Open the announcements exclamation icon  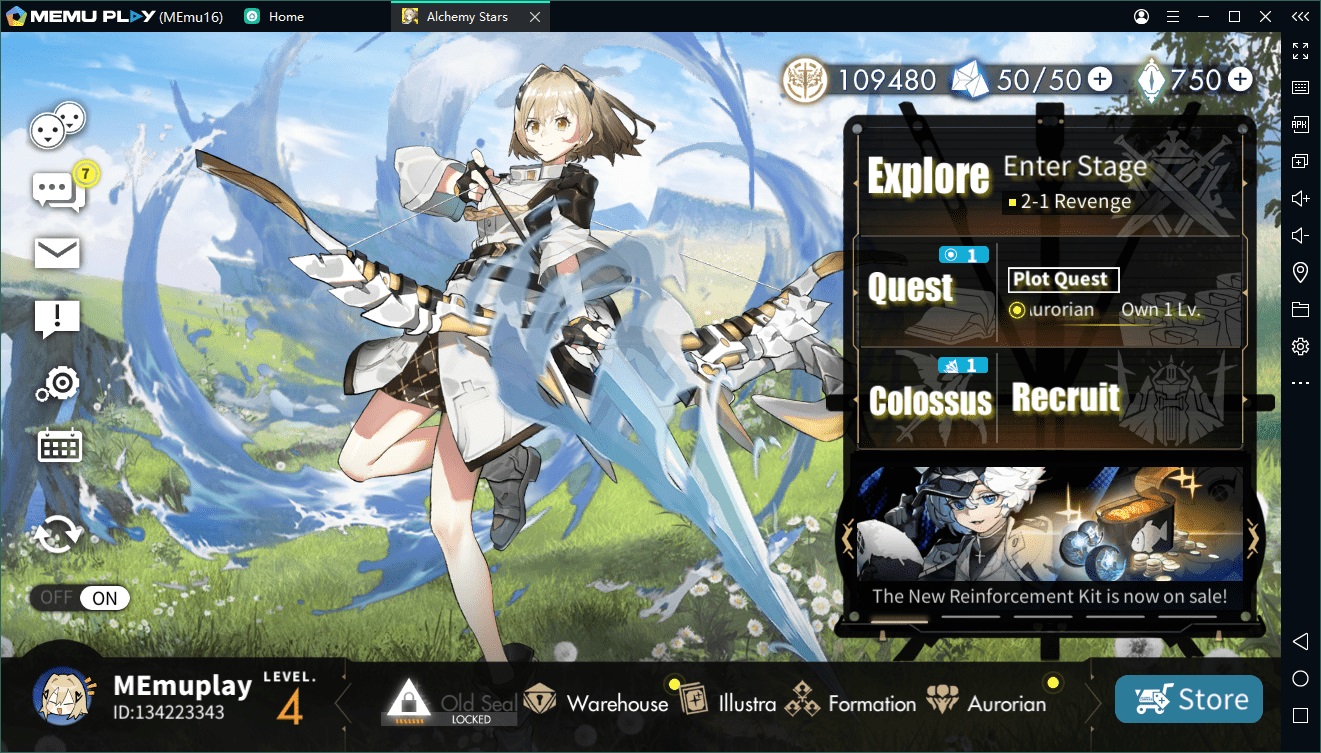(x=57, y=318)
